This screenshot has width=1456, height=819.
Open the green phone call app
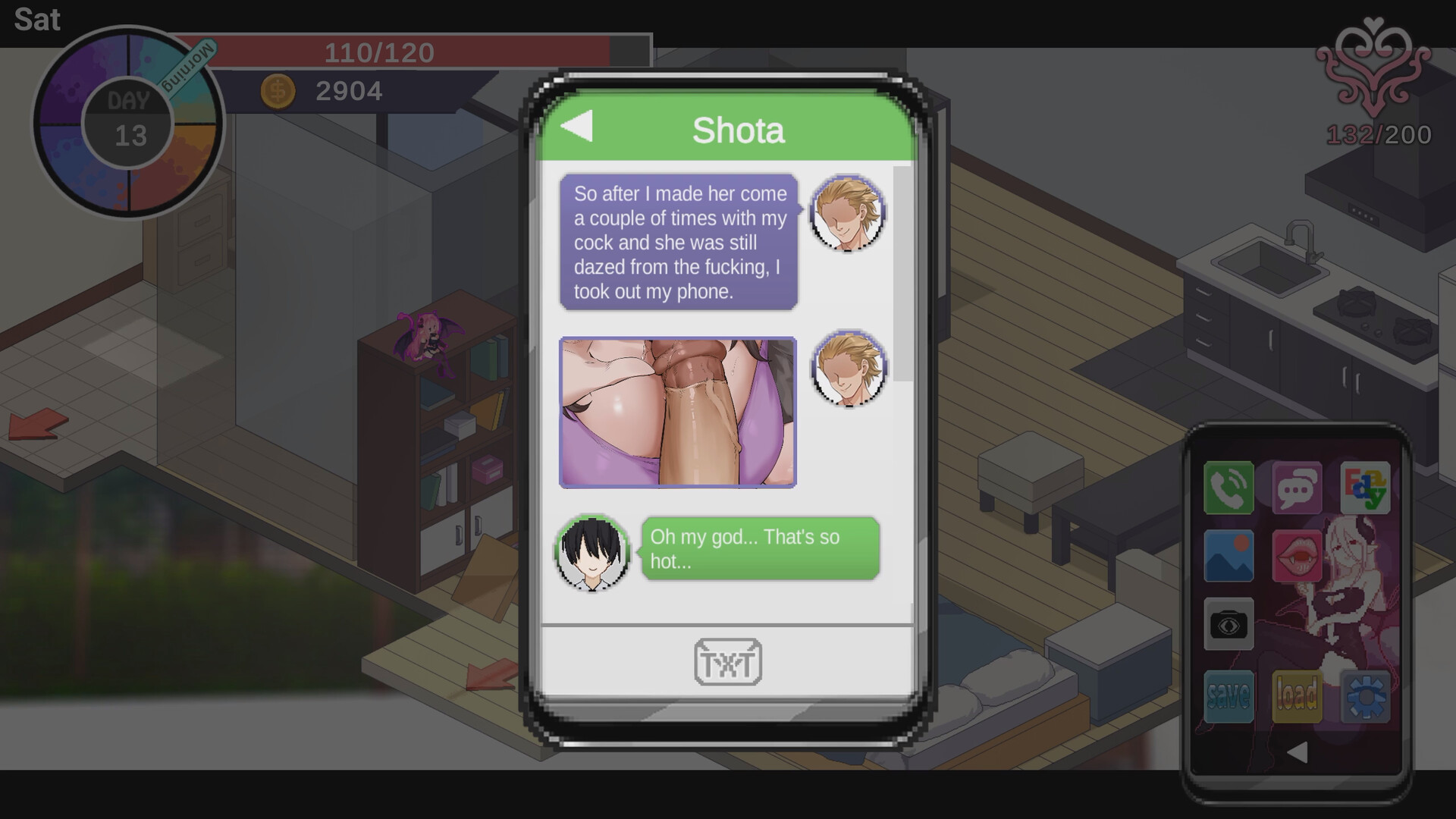[x=1228, y=488]
